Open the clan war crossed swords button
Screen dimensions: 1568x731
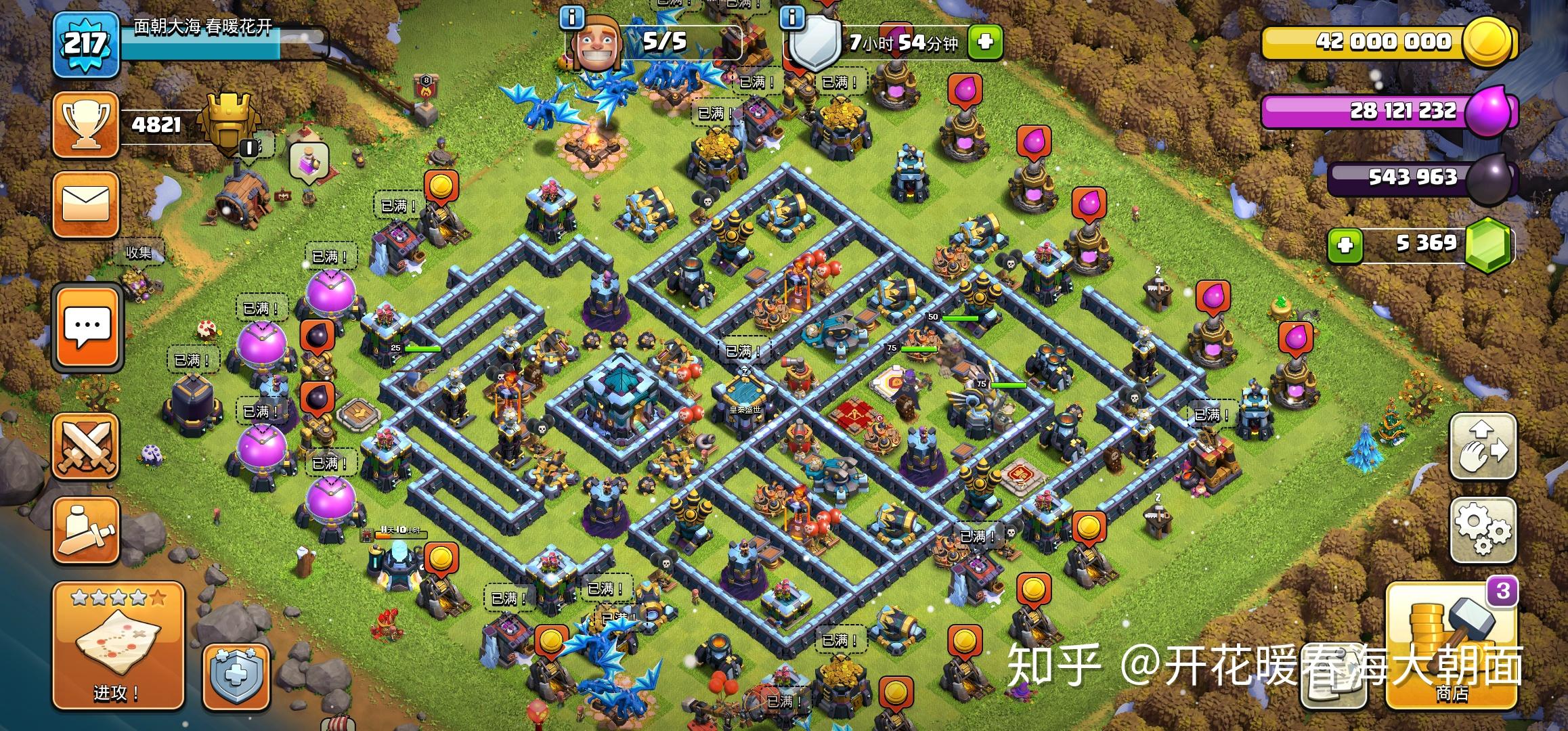86,447
